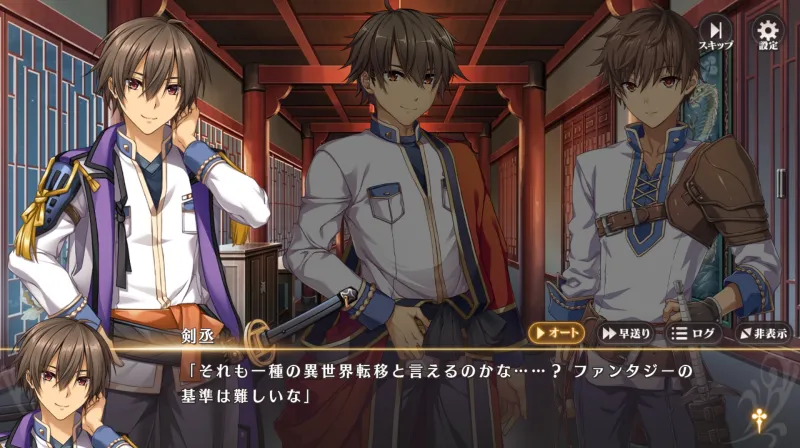Image resolution: width=800 pixels, height=448 pixels.
Task: Toggle オート auto-play mode
Action: click(558, 333)
